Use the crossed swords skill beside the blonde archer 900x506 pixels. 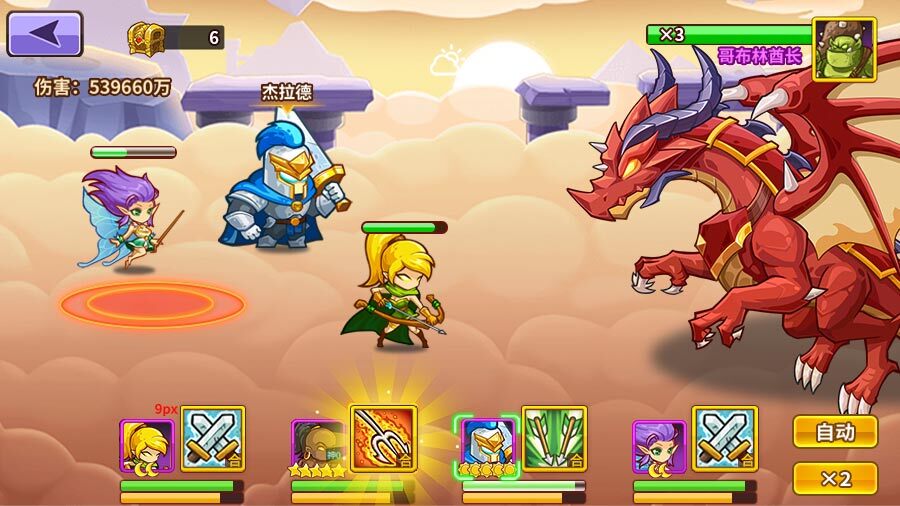tap(213, 438)
